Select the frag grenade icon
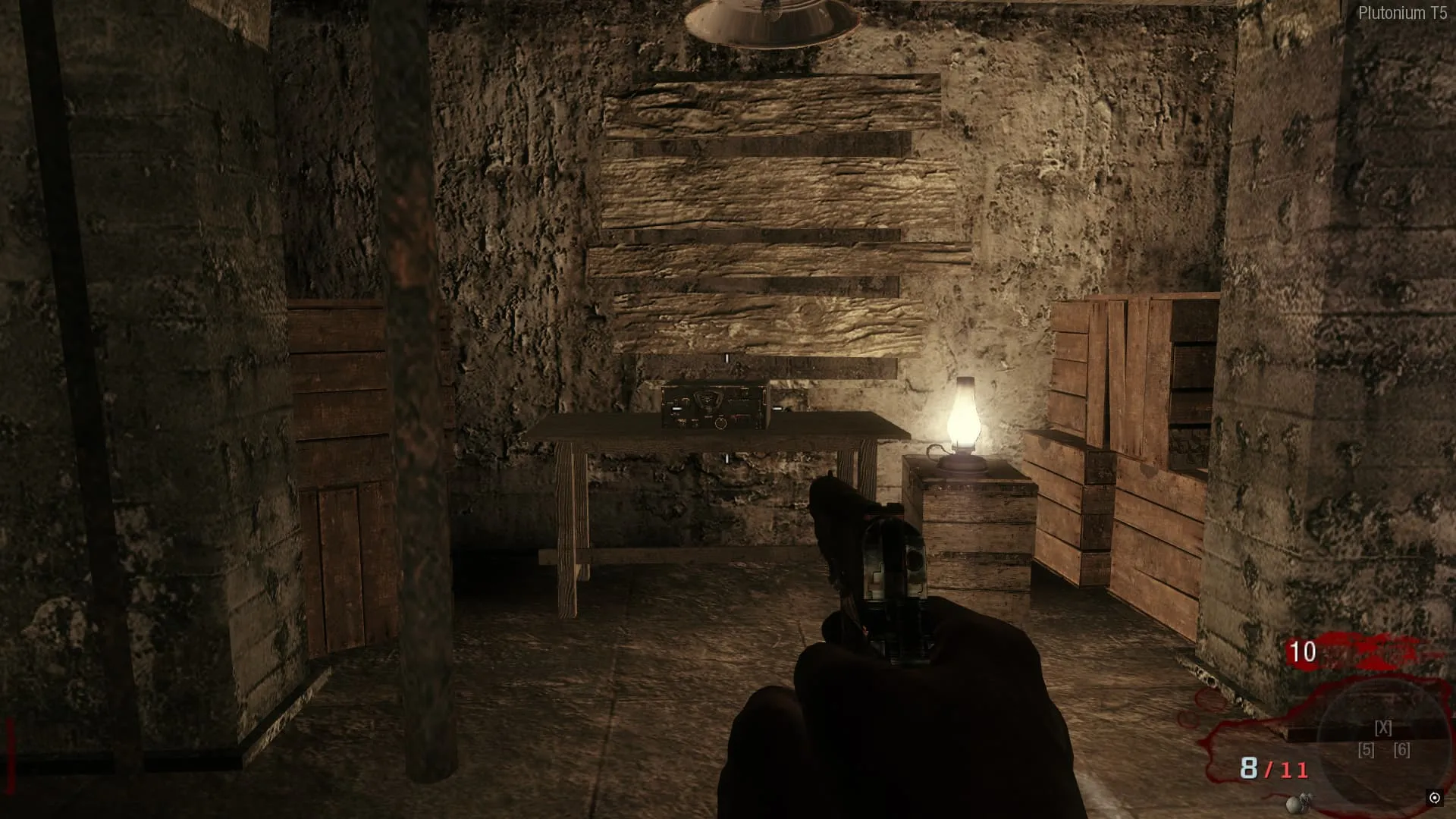 pyautogui.click(x=1298, y=803)
